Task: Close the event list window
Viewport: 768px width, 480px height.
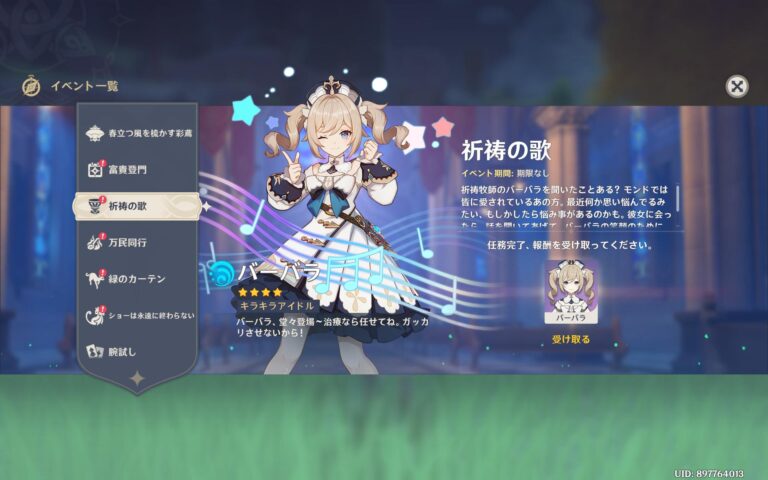Action: pos(736,86)
